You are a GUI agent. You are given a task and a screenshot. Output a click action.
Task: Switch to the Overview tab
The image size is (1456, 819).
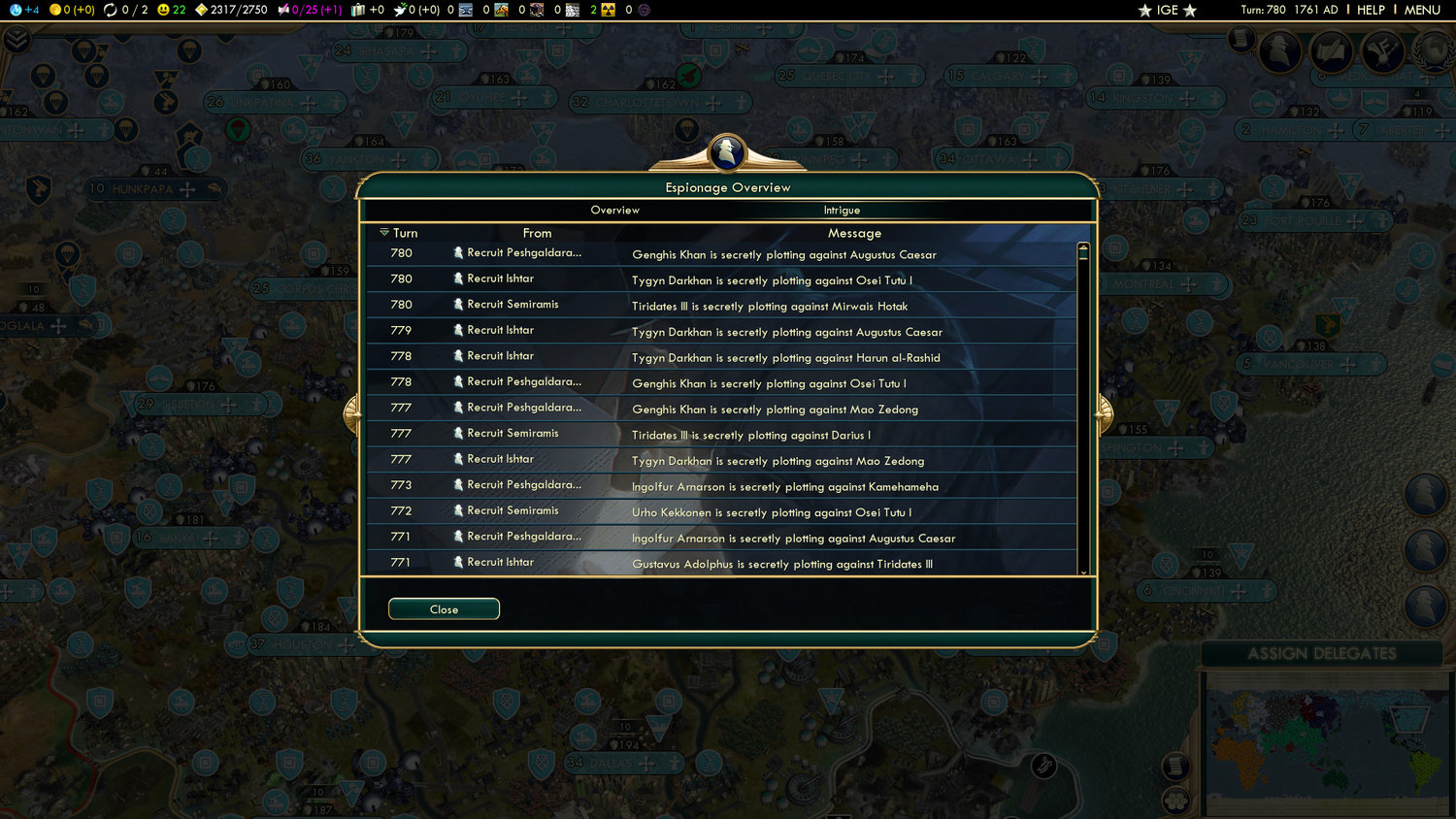[x=614, y=210]
